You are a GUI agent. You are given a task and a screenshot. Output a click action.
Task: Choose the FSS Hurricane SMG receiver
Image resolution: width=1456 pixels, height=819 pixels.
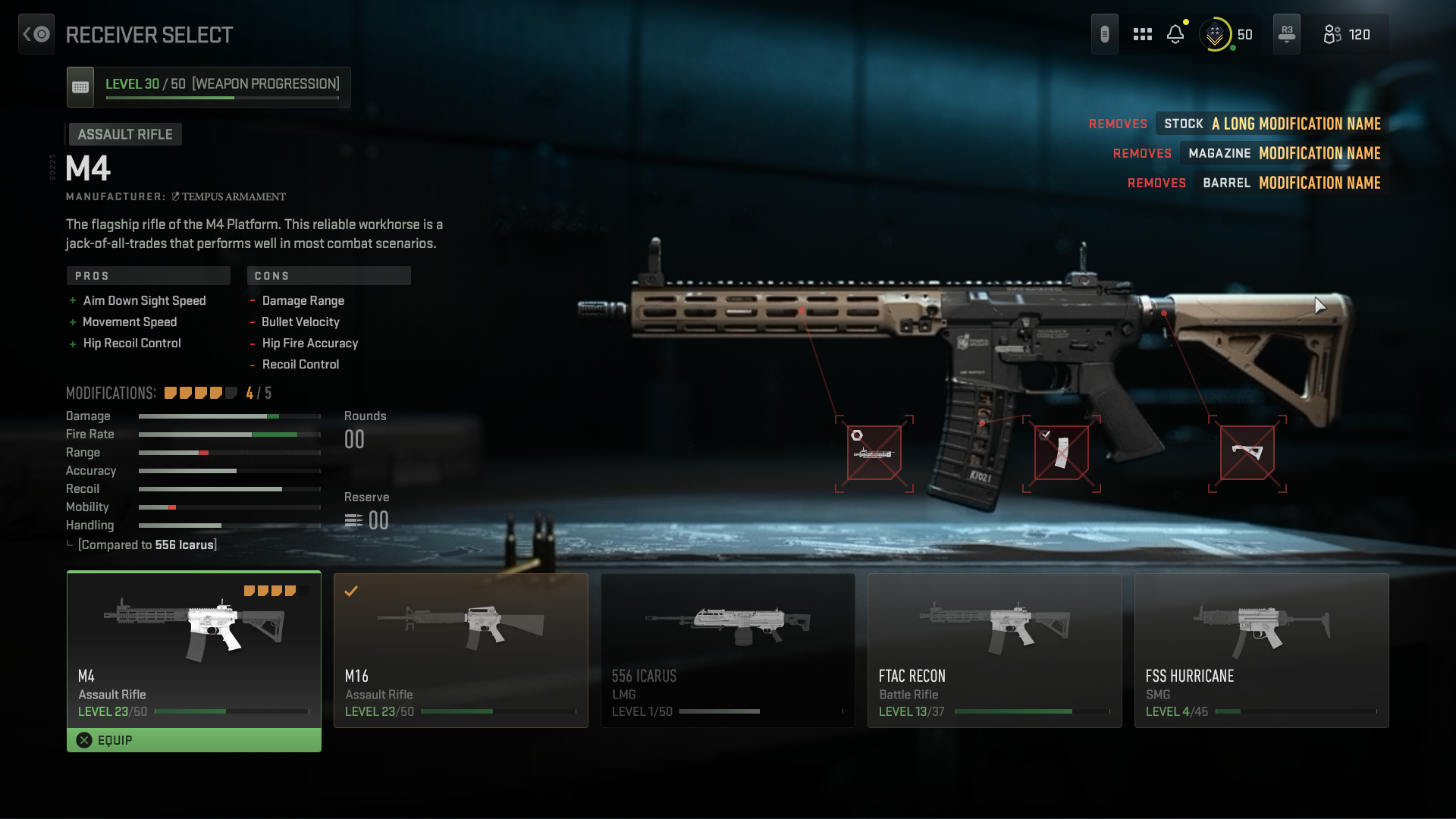click(1261, 650)
